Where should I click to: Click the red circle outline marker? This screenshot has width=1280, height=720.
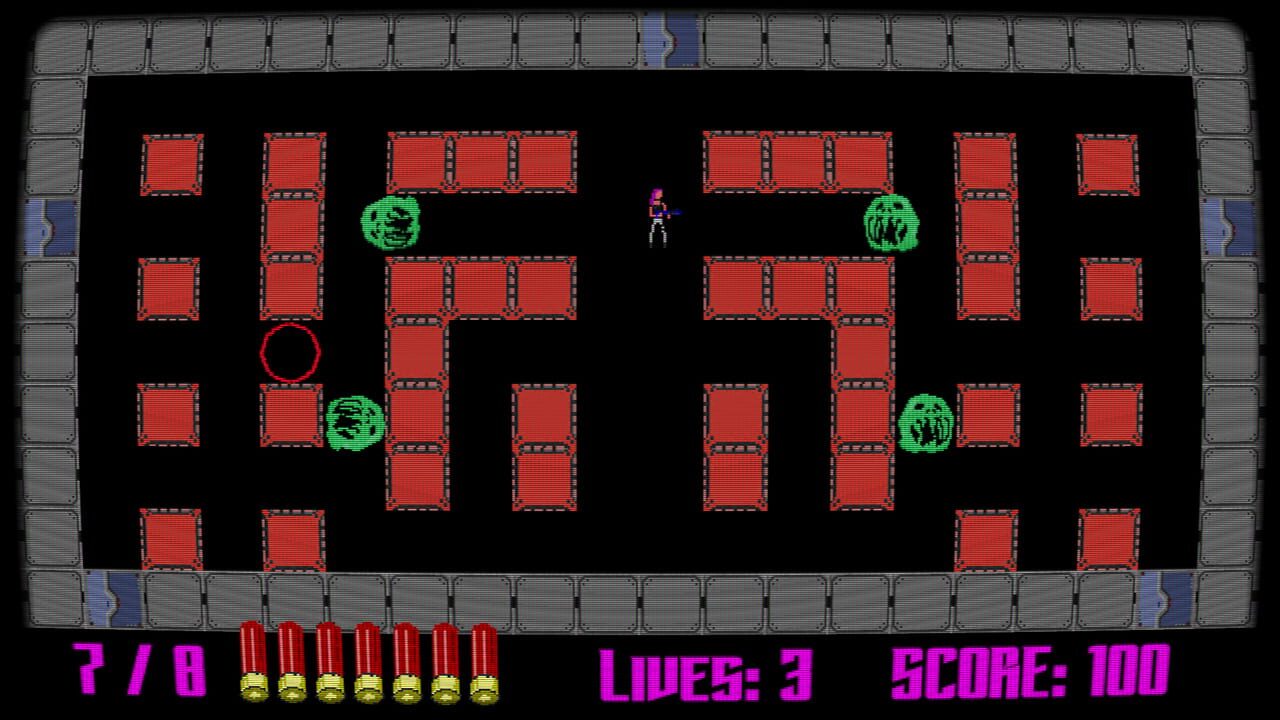[290, 350]
